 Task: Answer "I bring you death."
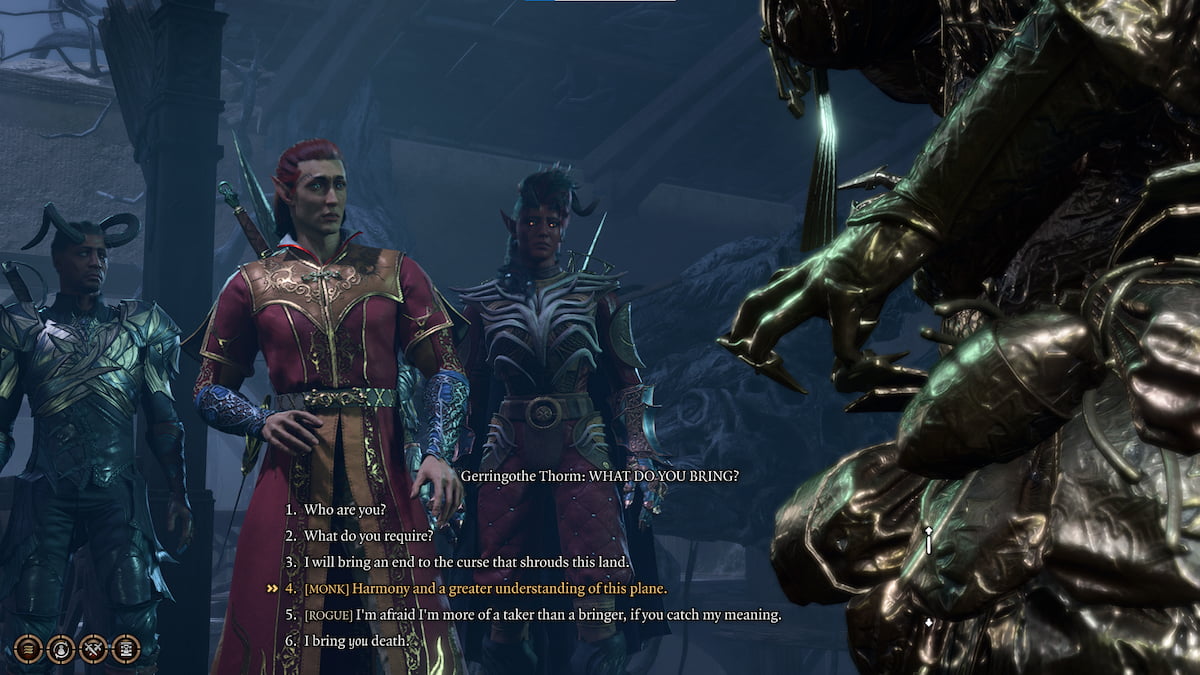tap(357, 641)
